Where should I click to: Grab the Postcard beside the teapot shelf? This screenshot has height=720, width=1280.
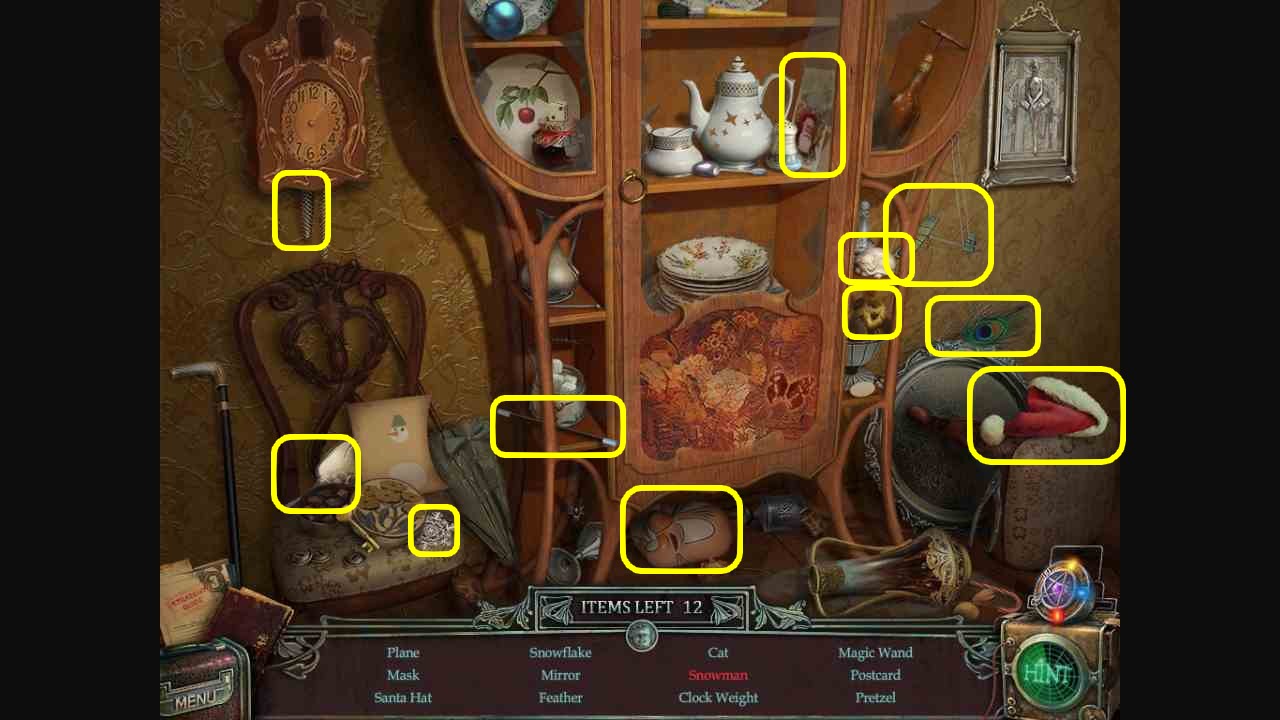(x=812, y=115)
